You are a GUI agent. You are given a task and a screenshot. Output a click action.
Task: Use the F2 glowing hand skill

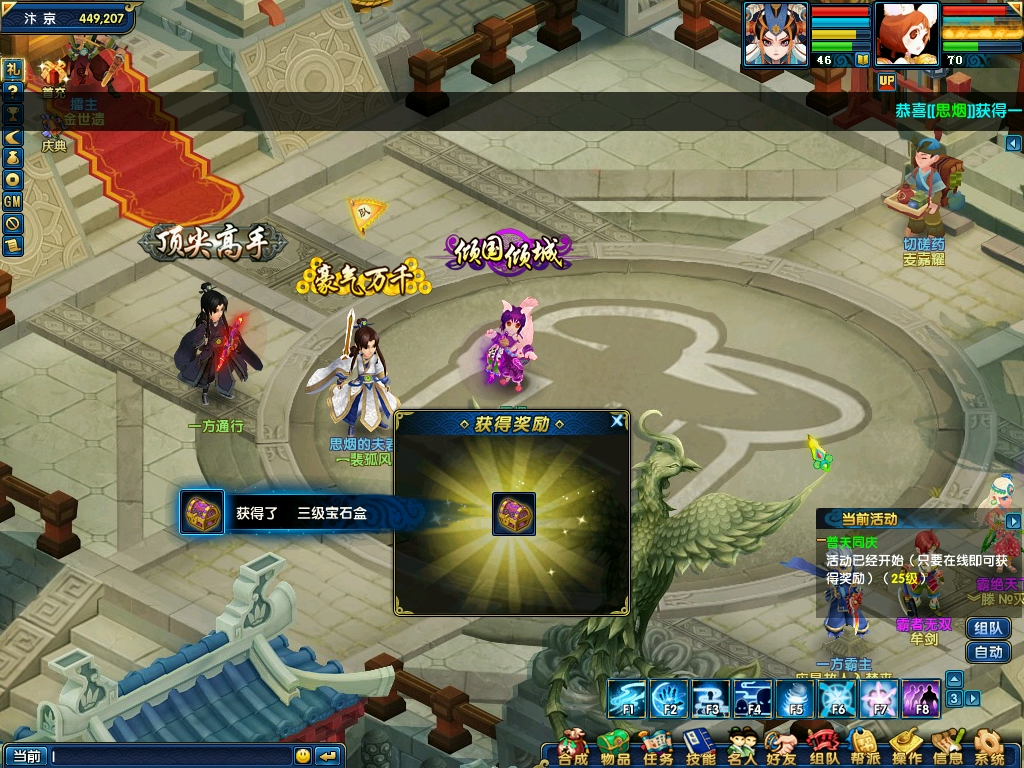click(669, 698)
